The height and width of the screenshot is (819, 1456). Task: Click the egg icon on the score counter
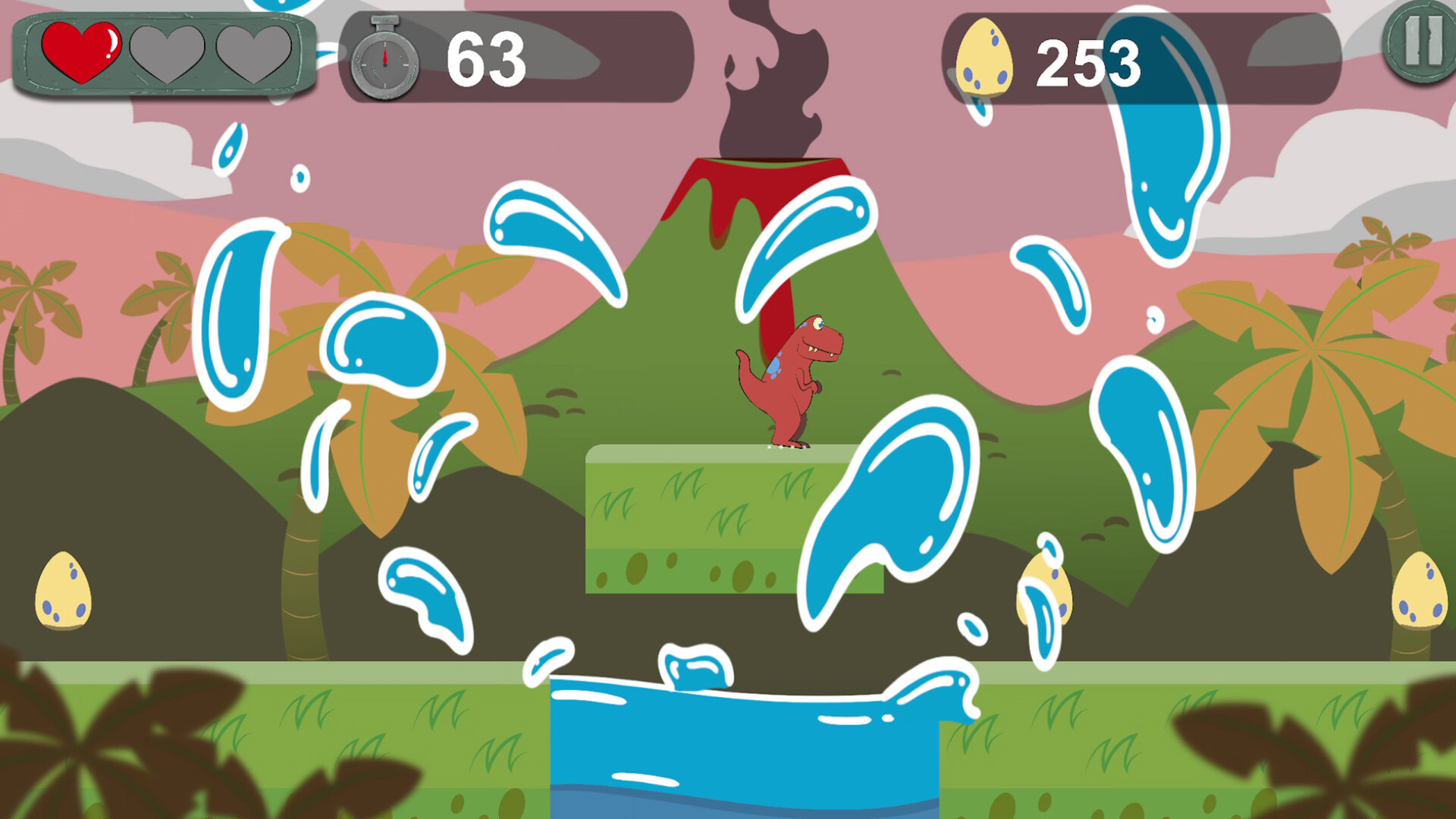click(x=984, y=57)
